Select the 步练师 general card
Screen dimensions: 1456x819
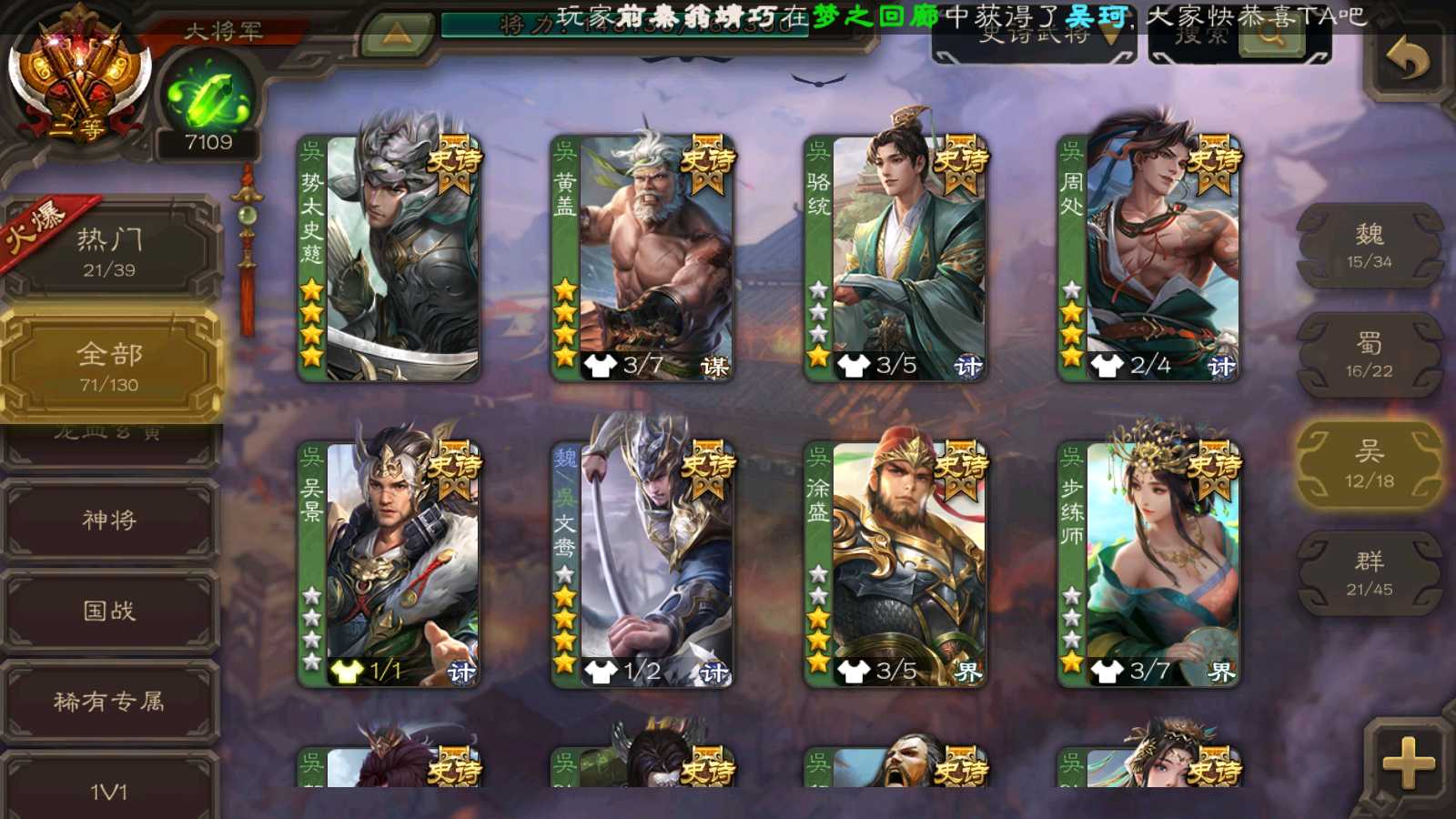1149,564
